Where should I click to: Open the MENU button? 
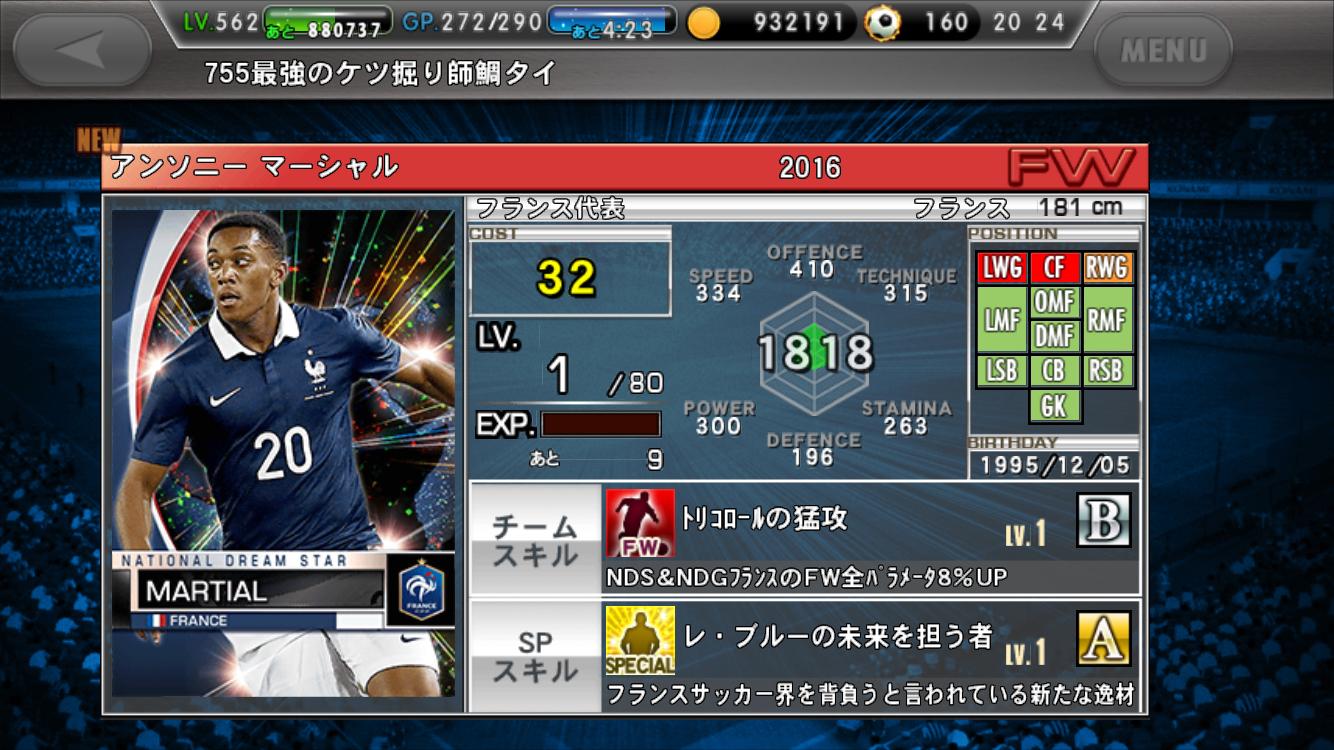[x=1163, y=49]
